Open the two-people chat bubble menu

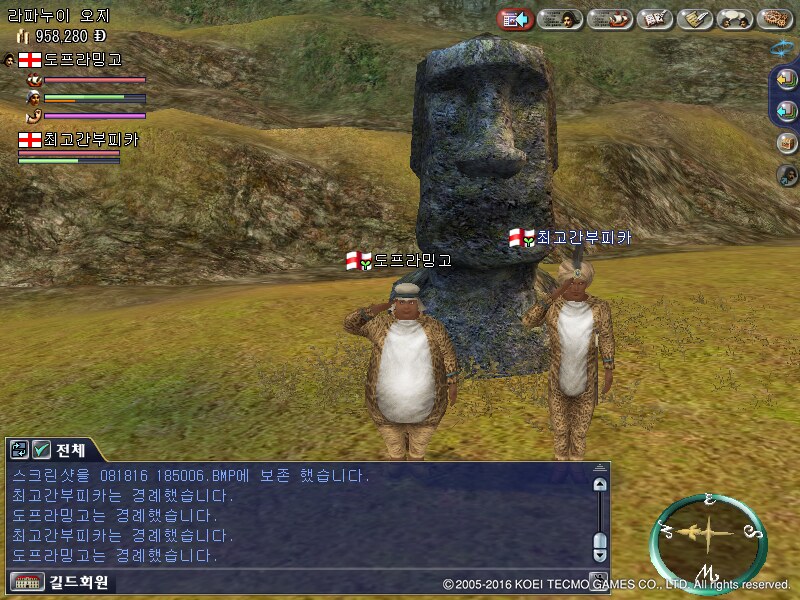pyautogui.click(x=736, y=19)
